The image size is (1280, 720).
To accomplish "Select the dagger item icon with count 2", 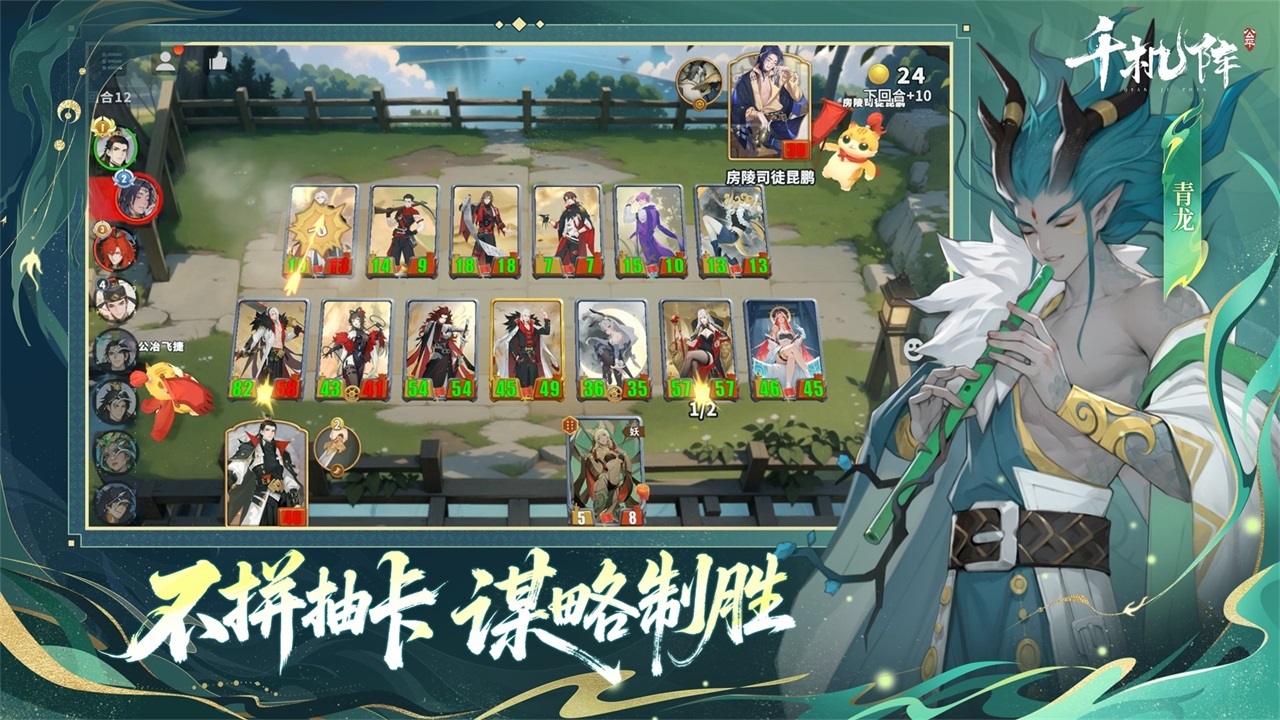I will point(340,447).
